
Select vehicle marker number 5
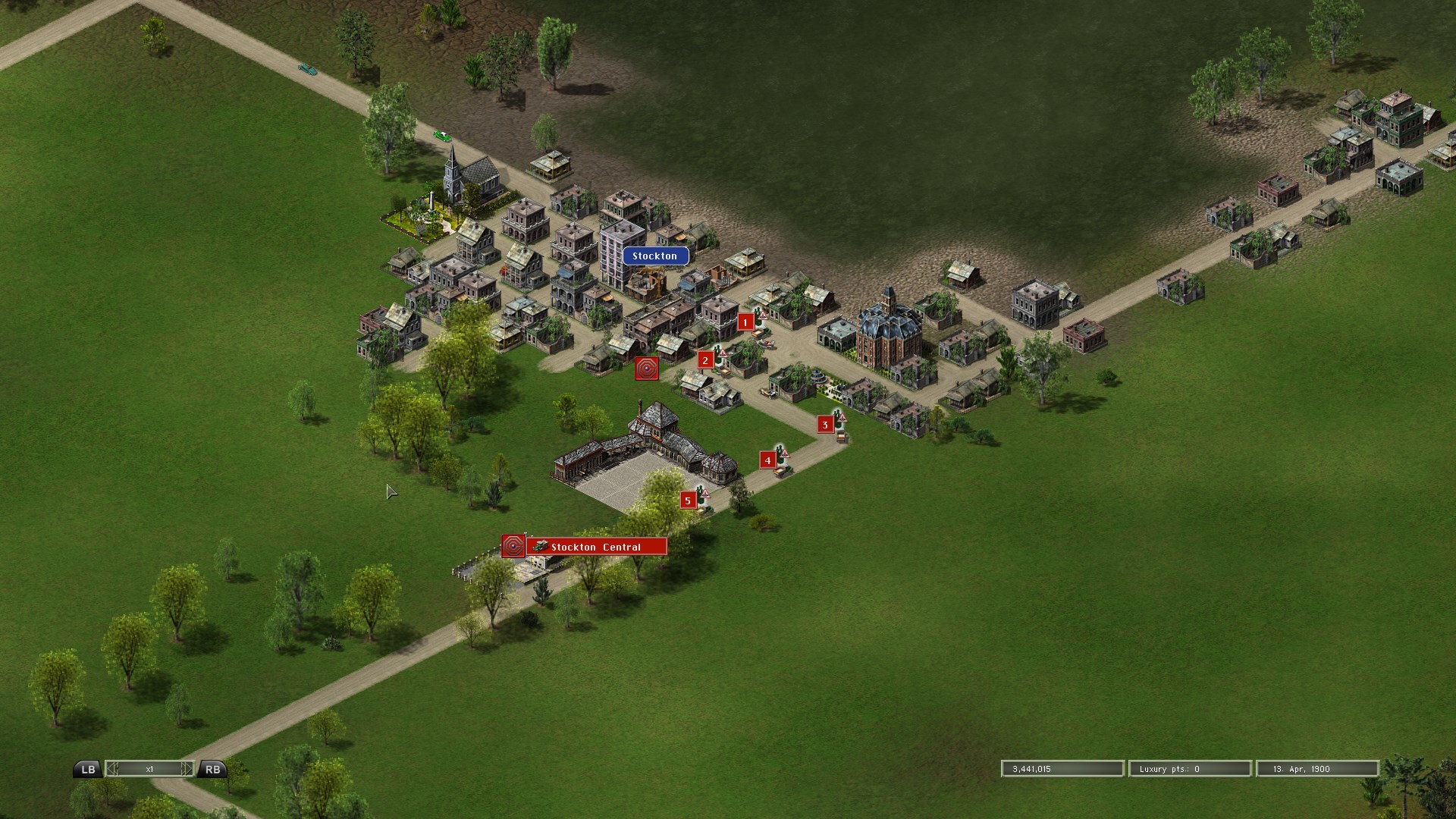(688, 500)
